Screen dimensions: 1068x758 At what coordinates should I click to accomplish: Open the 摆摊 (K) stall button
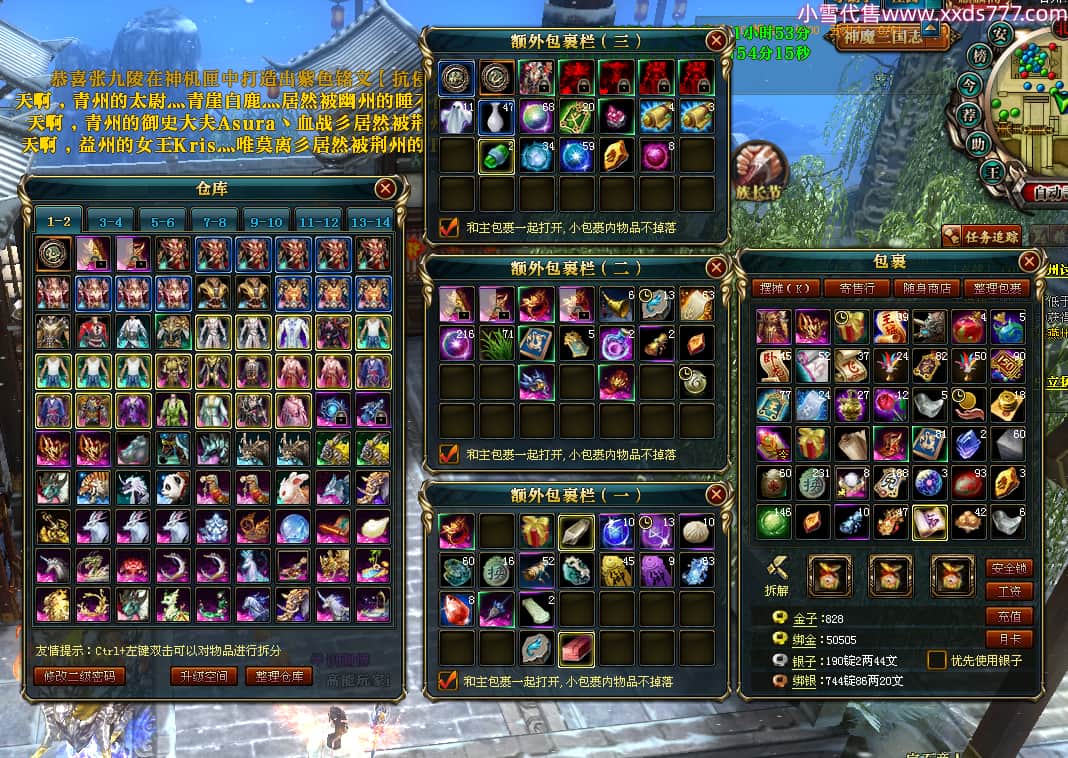coord(786,288)
